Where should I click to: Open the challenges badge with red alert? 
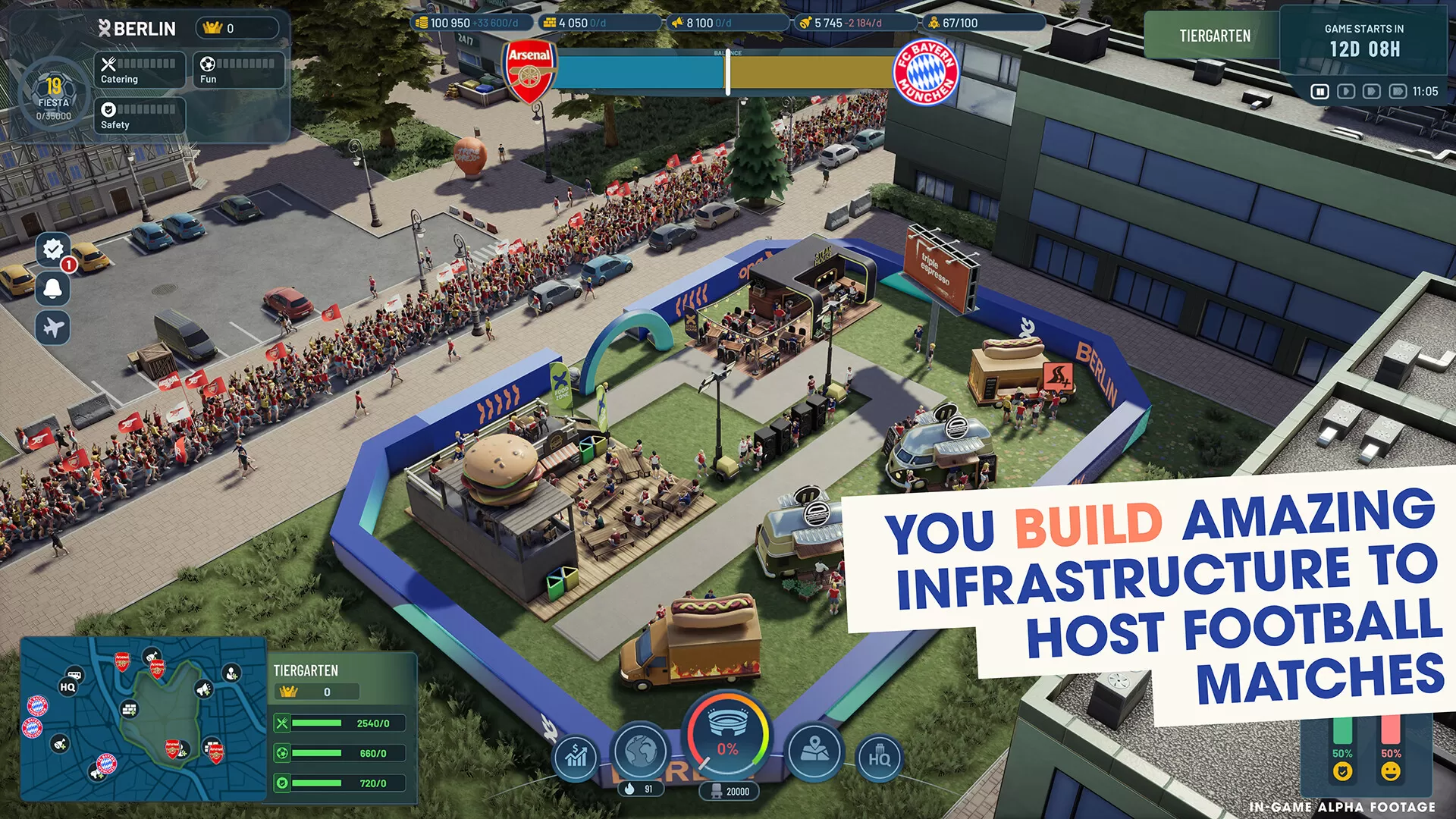[x=52, y=250]
